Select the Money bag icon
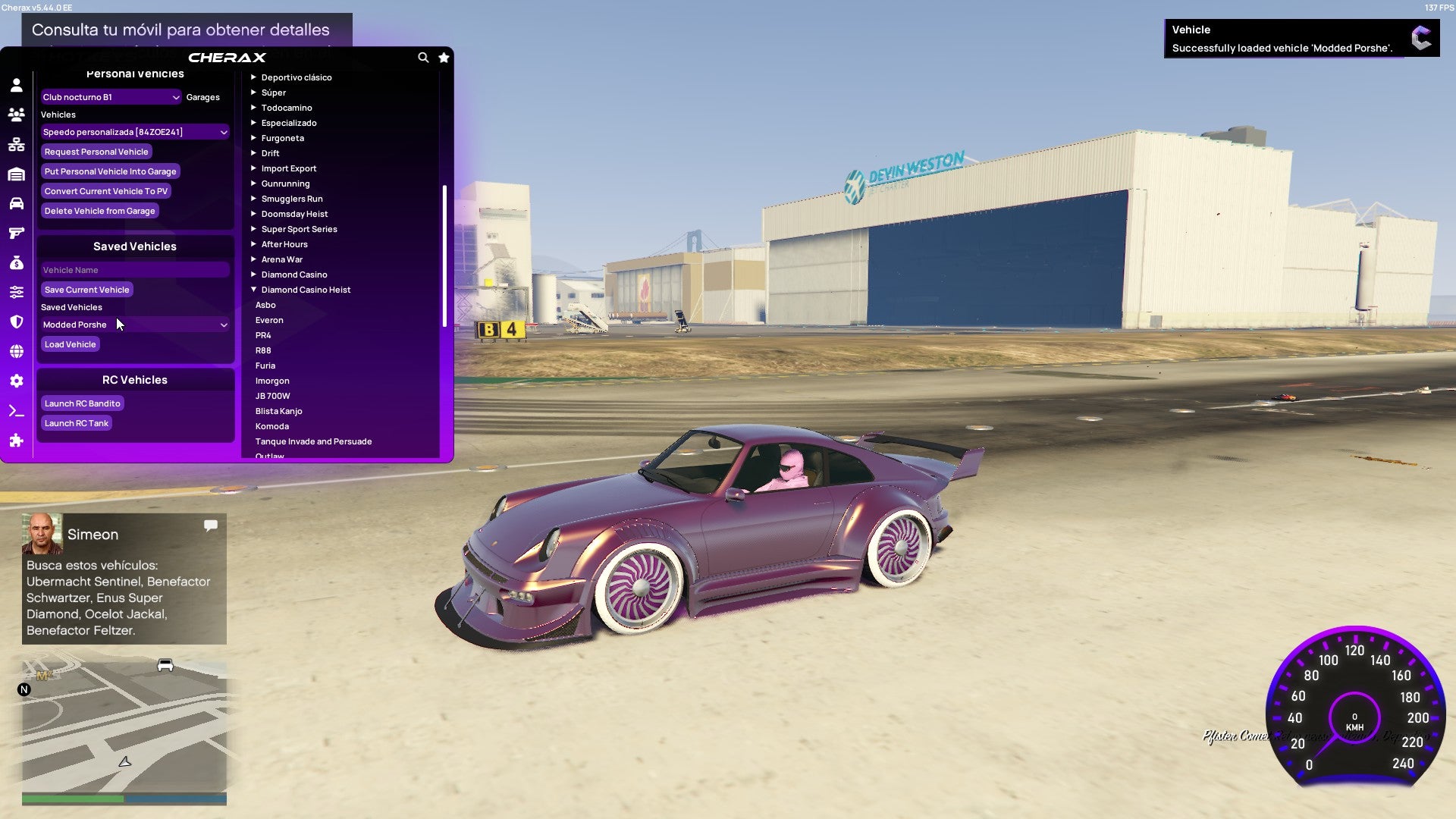The width and height of the screenshot is (1456, 819). 16,262
